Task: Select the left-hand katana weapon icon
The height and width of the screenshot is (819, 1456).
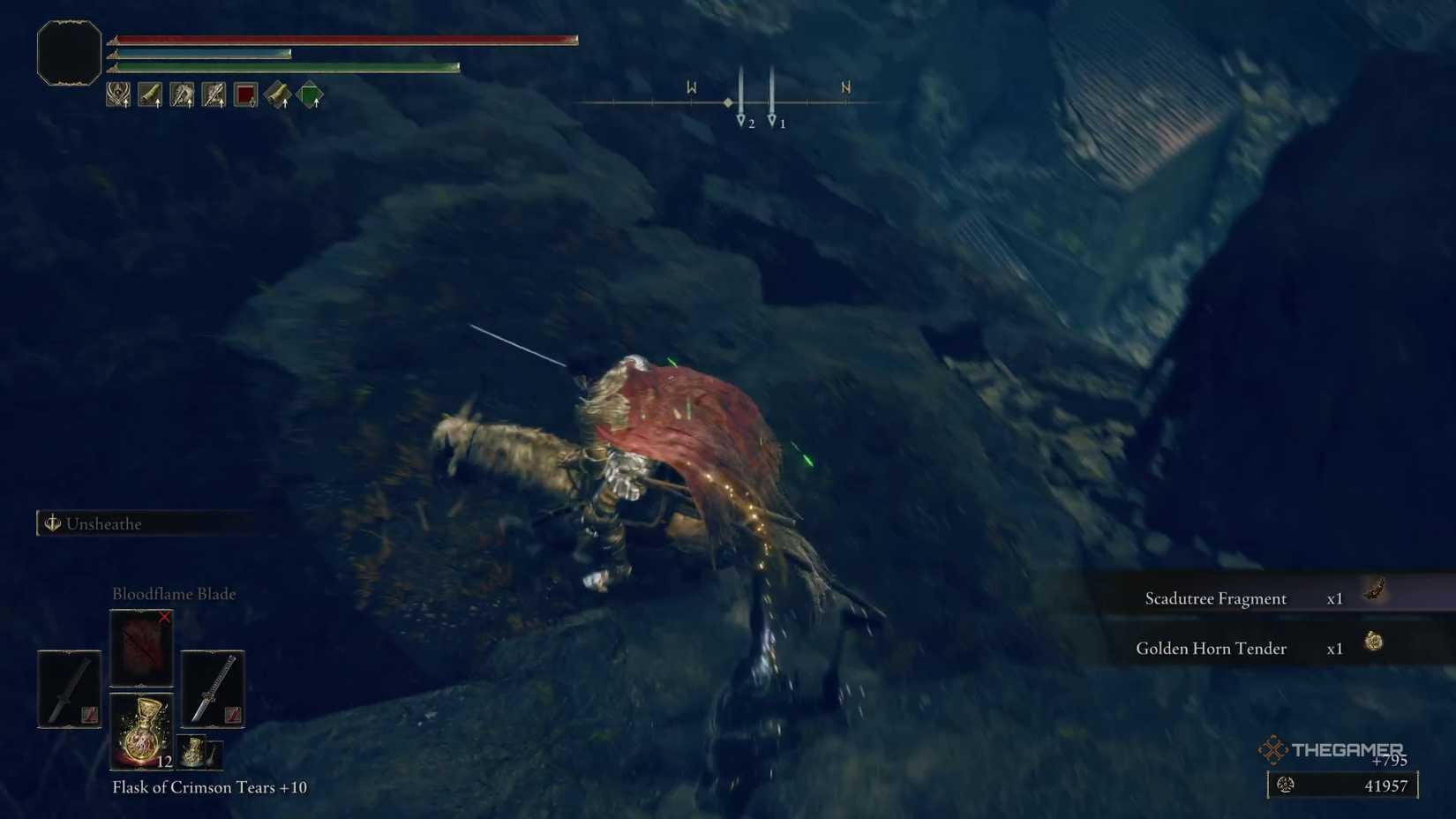Action: click(x=68, y=688)
